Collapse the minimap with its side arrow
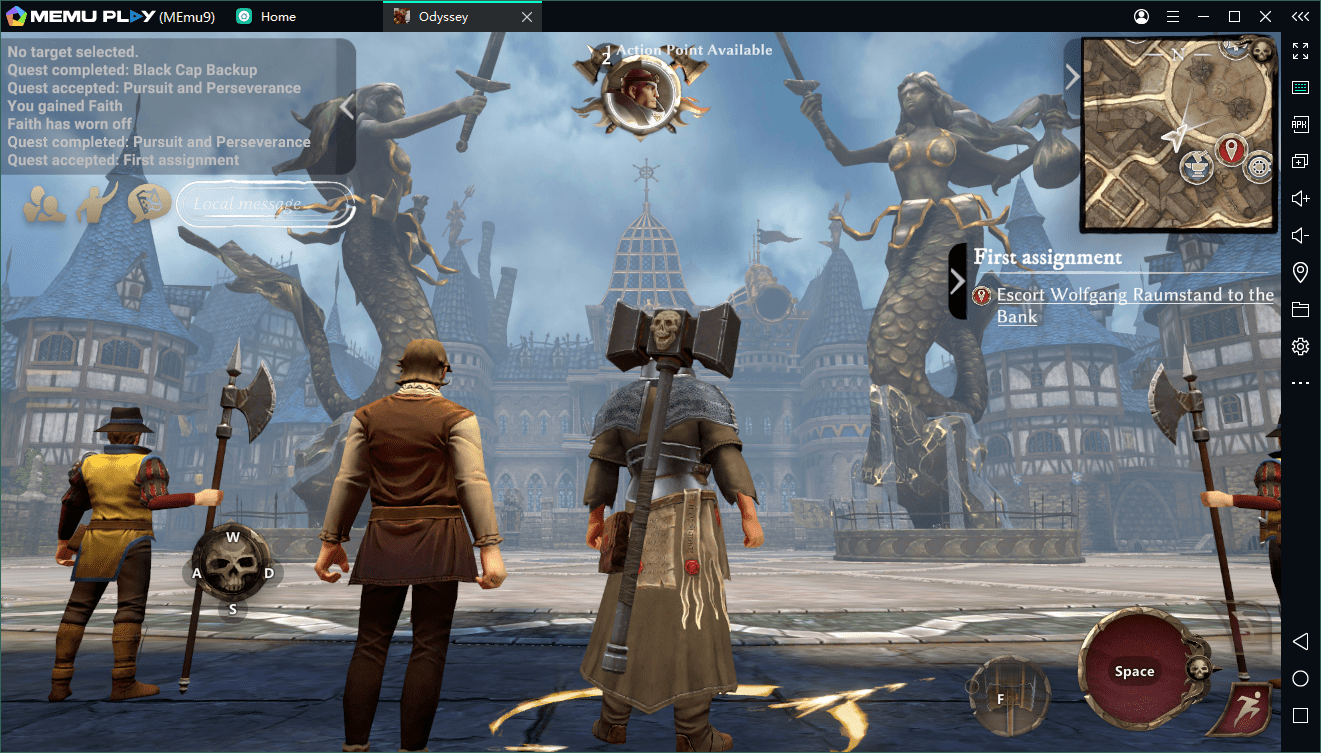This screenshot has width=1321, height=753. tap(1071, 77)
